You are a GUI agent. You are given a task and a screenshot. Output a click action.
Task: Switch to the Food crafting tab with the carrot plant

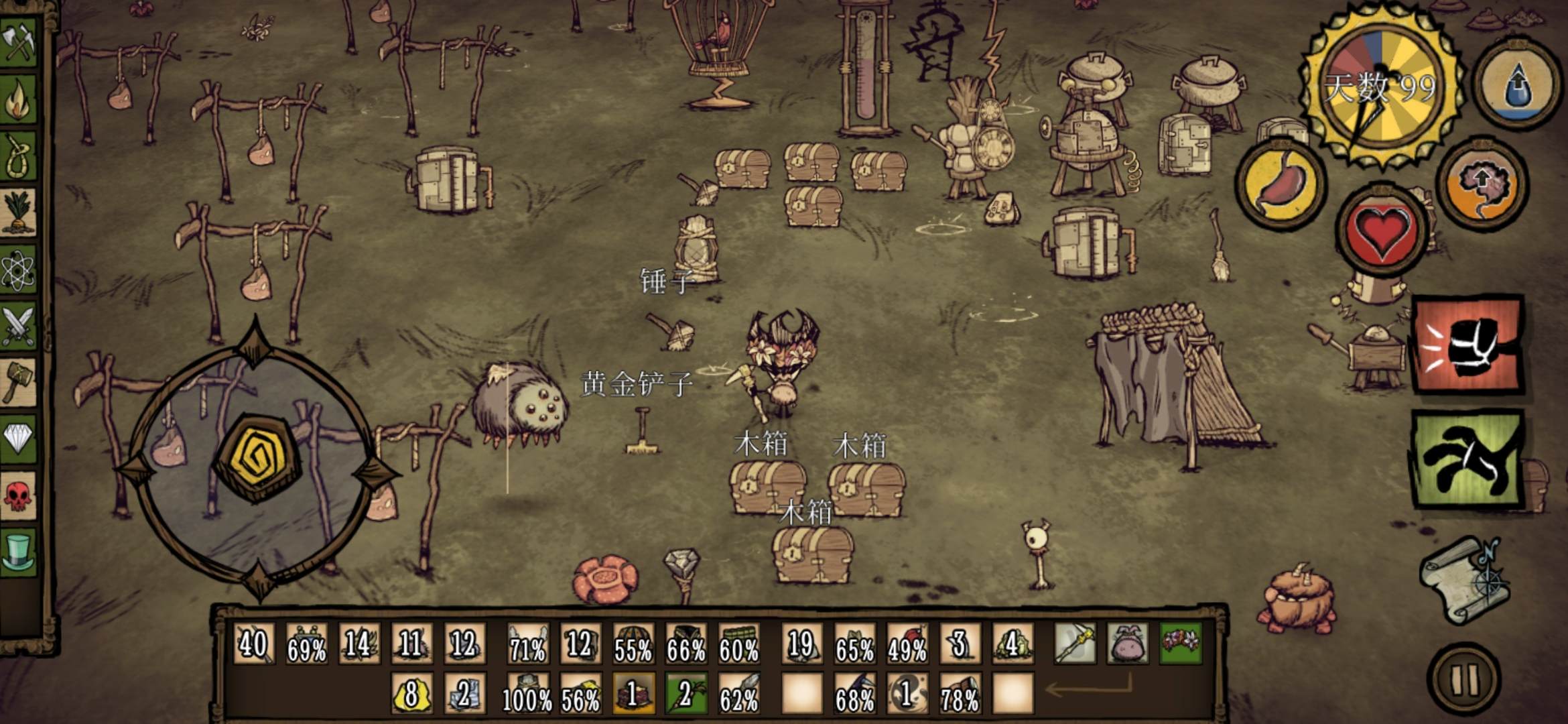pos(19,213)
